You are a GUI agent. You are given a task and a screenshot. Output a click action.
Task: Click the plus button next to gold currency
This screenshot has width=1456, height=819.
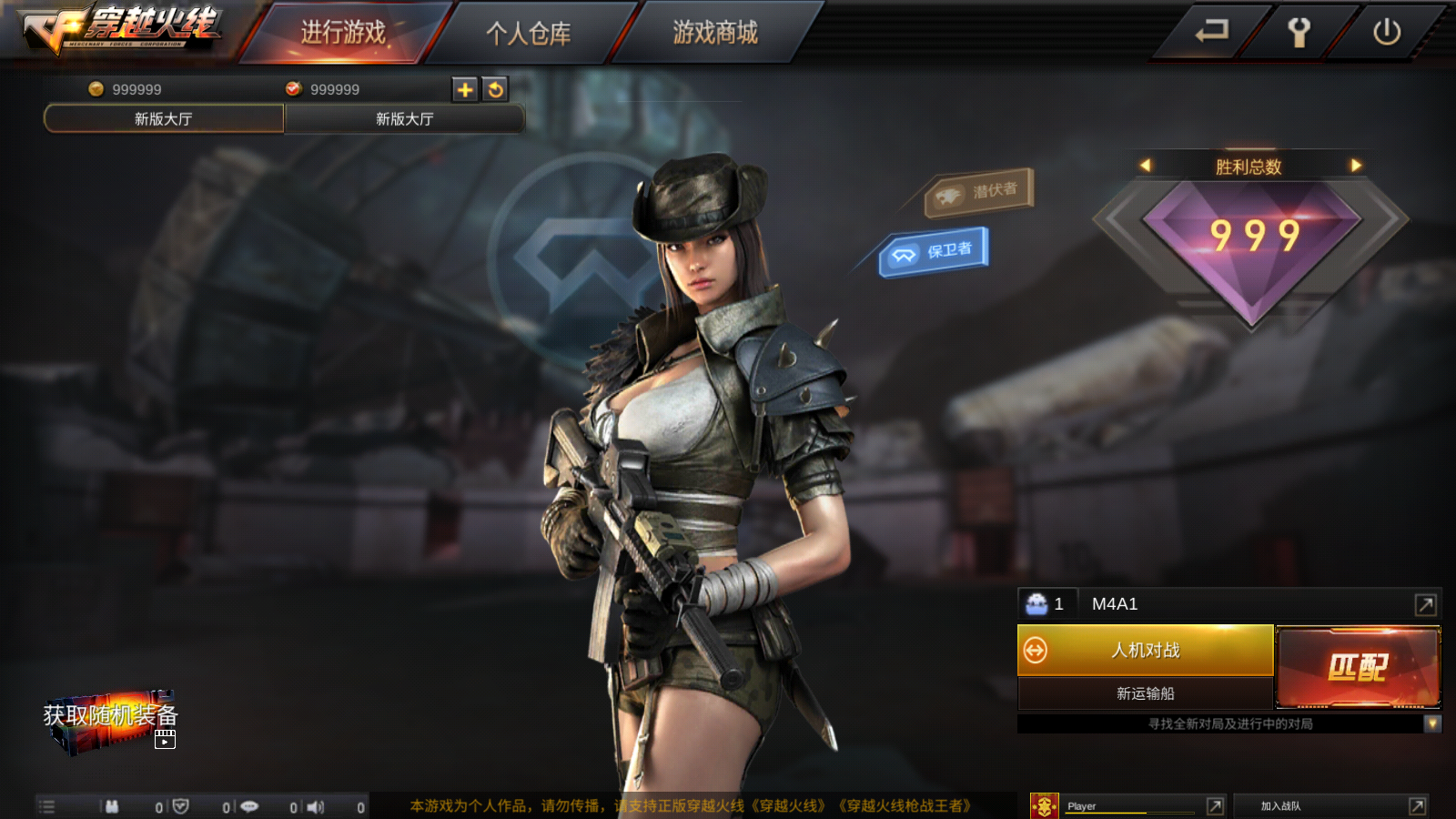464,89
